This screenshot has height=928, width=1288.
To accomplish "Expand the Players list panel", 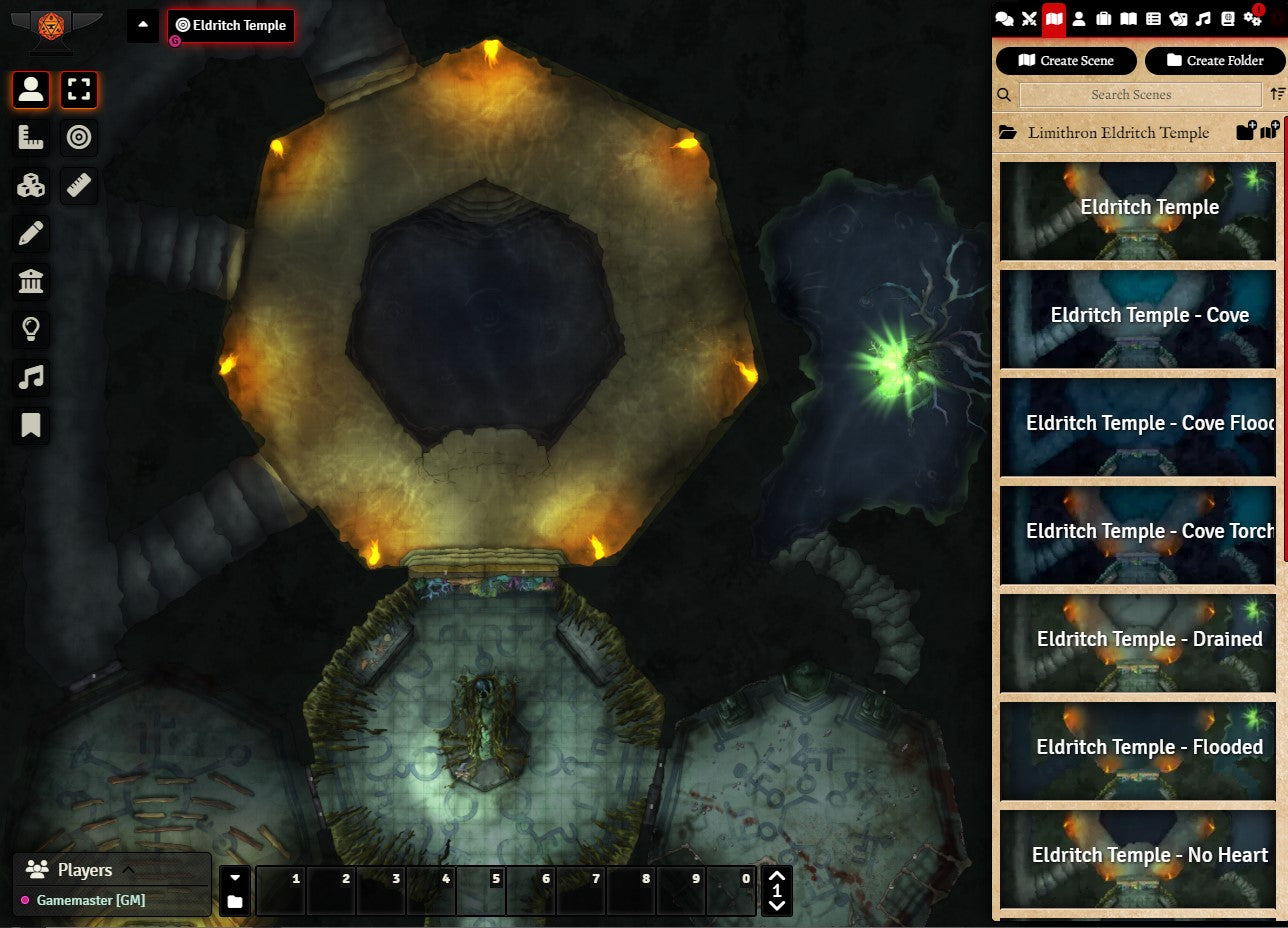I will coord(128,870).
